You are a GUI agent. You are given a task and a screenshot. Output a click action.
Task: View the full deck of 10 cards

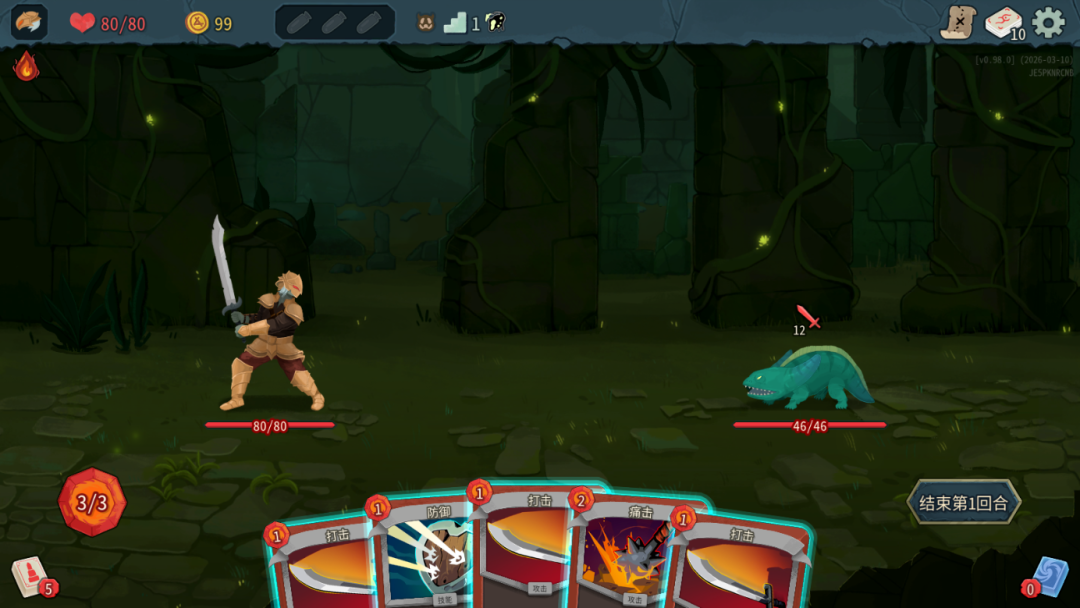pyautogui.click(x=1003, y=22)
